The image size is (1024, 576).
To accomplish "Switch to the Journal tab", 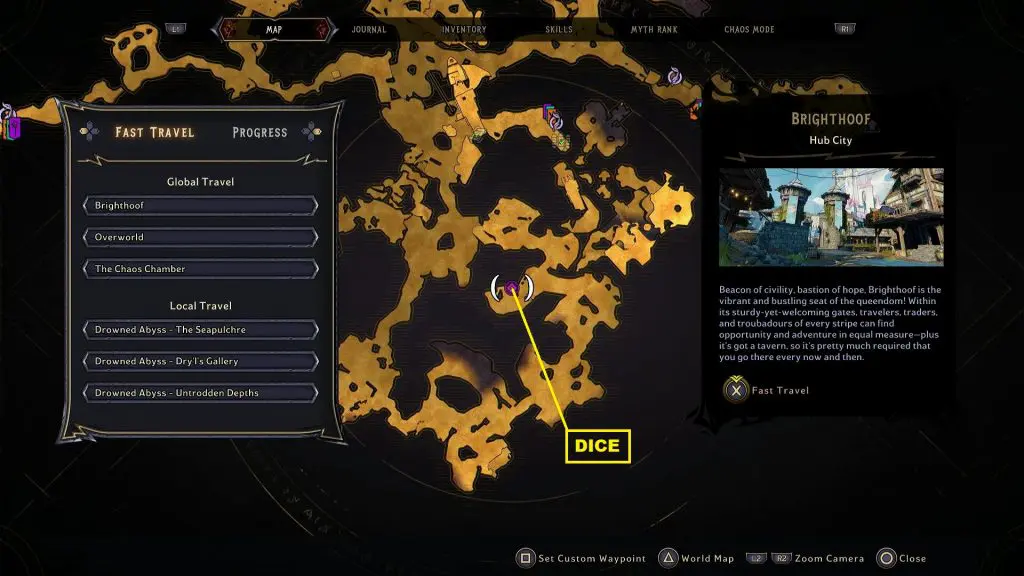I will click(369, 30).
